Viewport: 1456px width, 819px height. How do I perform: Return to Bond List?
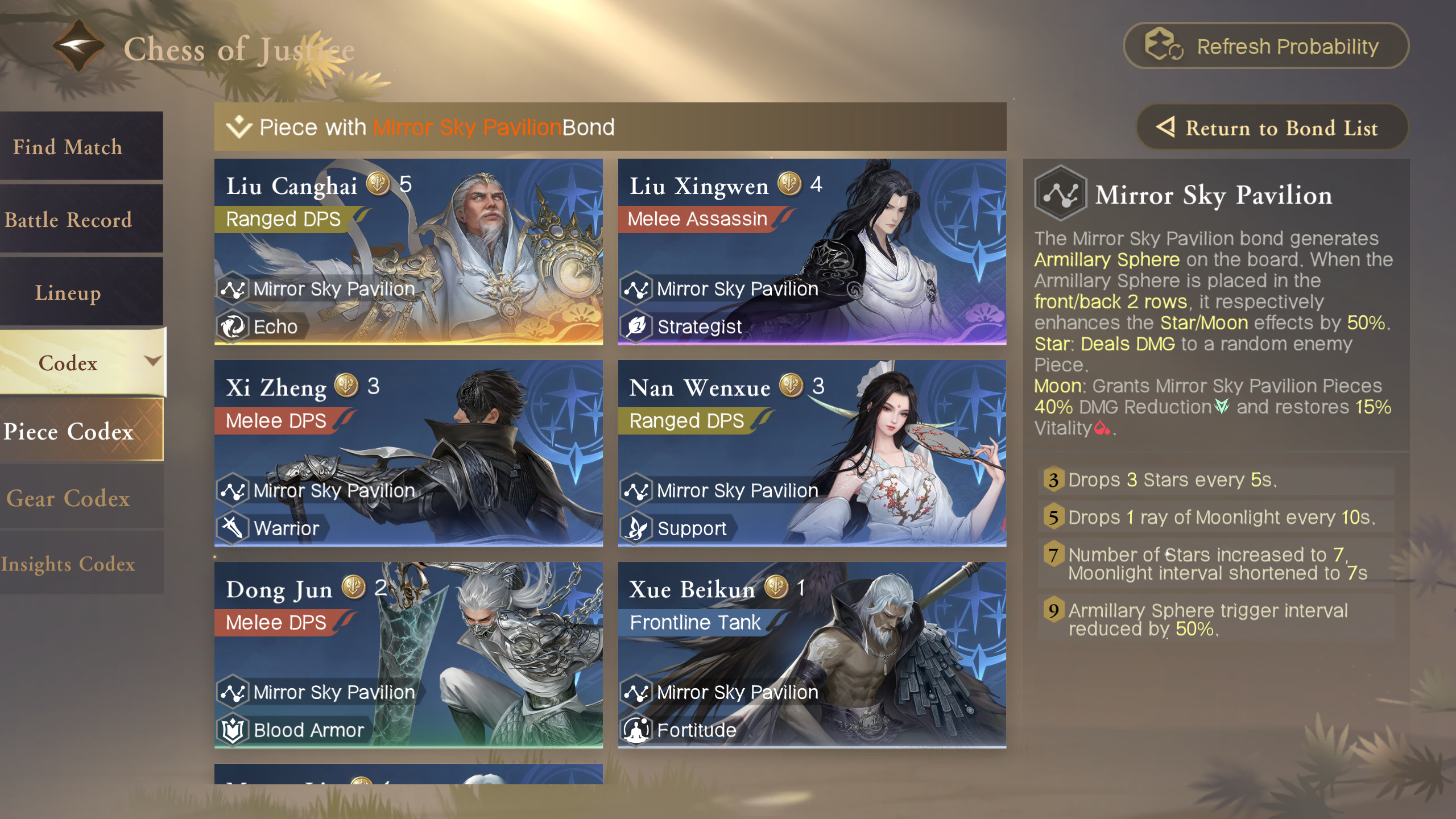point(1272,128)
